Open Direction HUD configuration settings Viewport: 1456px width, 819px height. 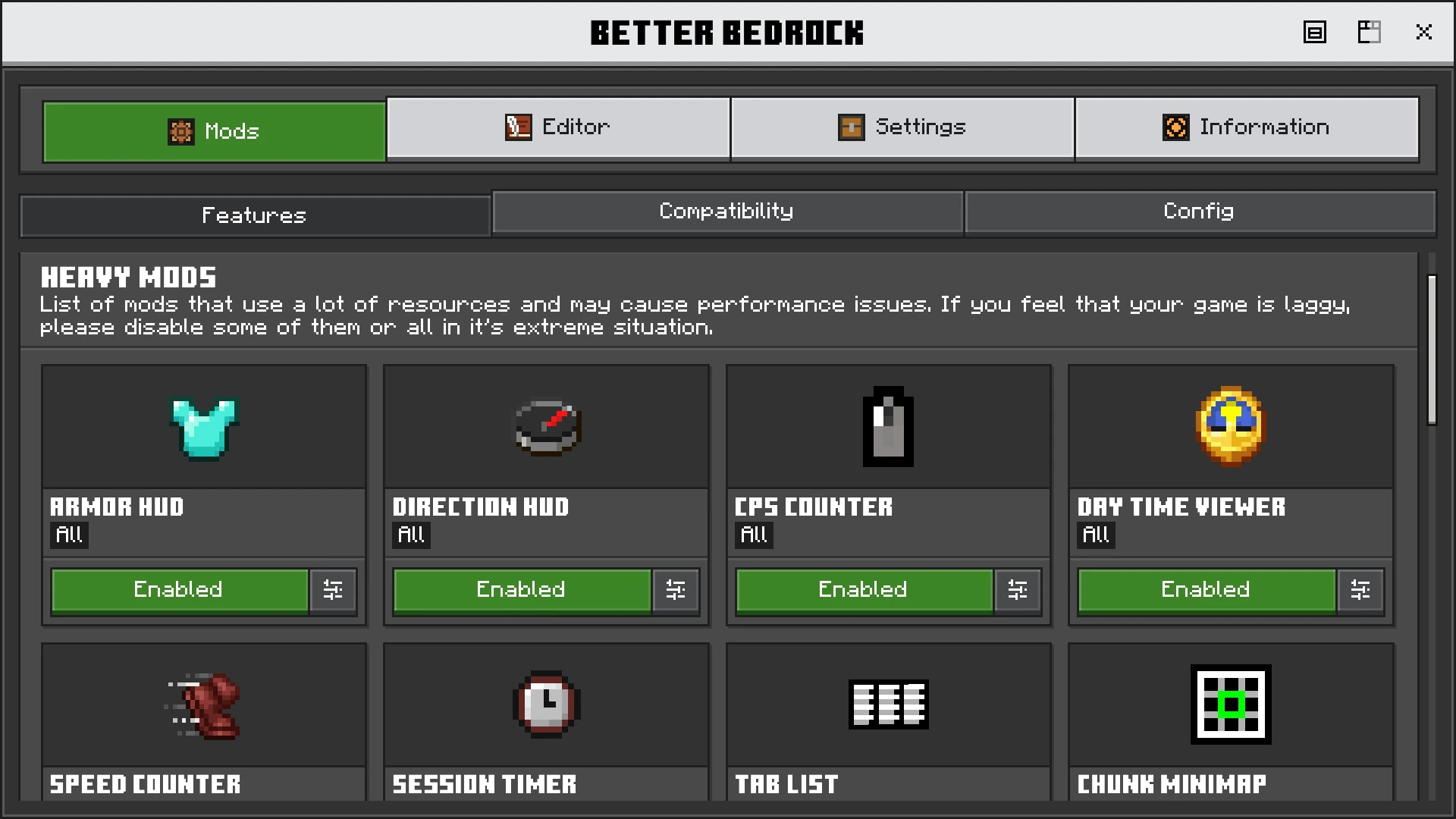676,590
